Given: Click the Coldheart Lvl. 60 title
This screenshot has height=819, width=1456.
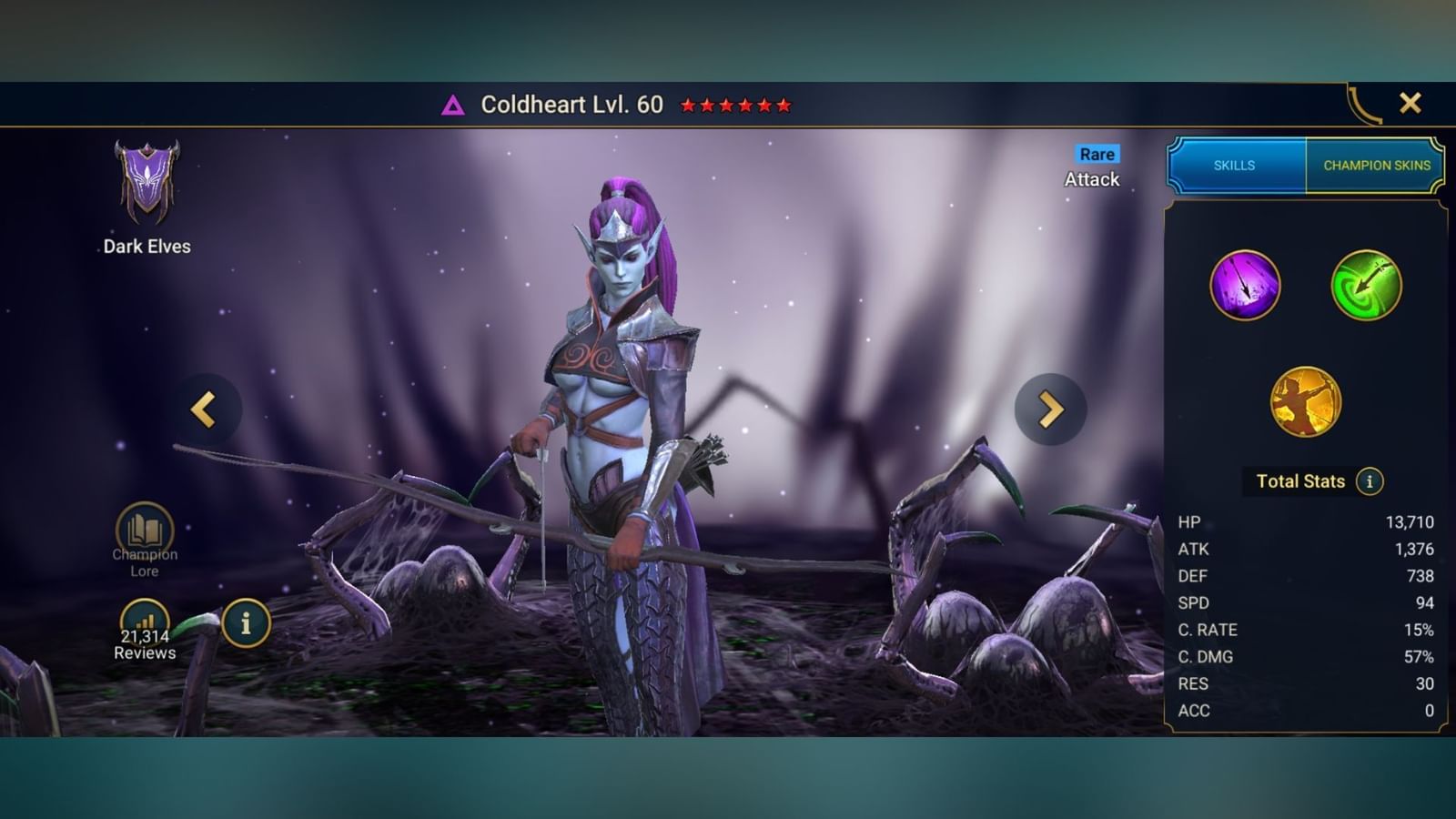Looking at the screenshot, I should coord(575,104).
